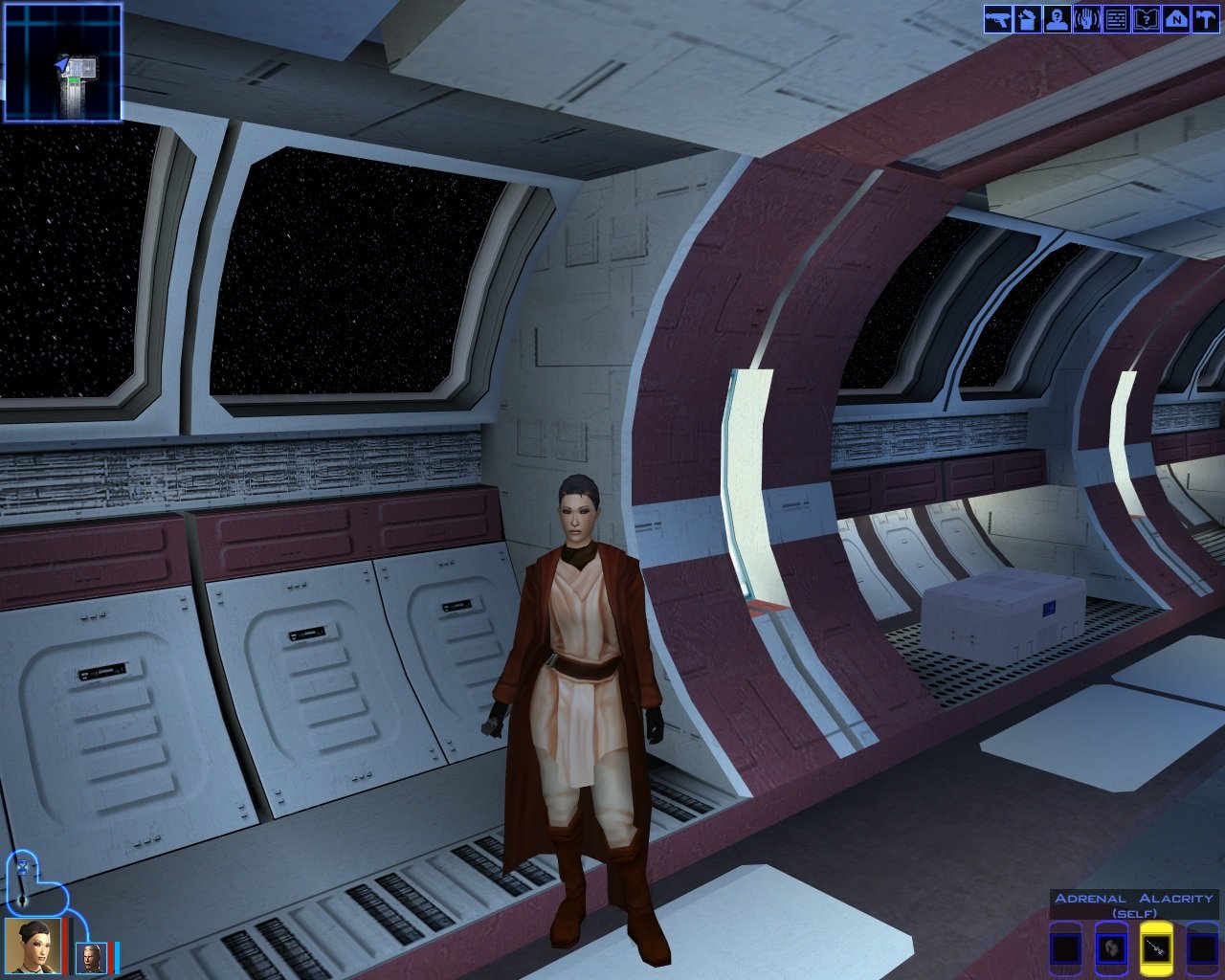Open the Equip screen blaster icon
Viewport: 1225px width, 980px height.
point(997,19)
